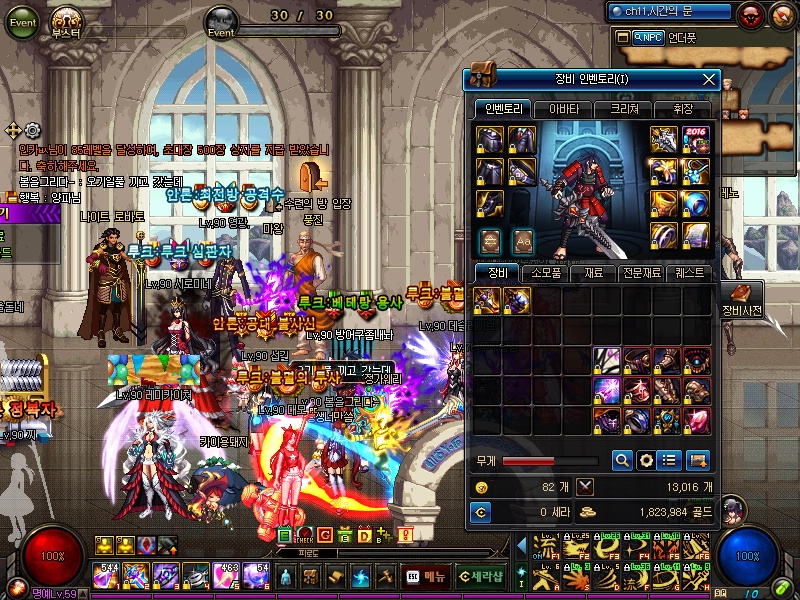Viewport: 800px width, 600px height.
Task: Select the 휘장 (Emblem) tab
Action: click(682, 109)
